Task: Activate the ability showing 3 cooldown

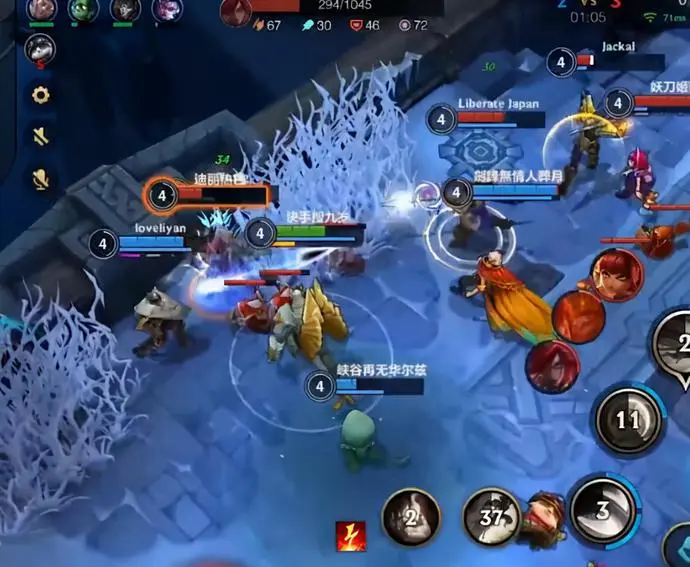Action: [602, 510]
